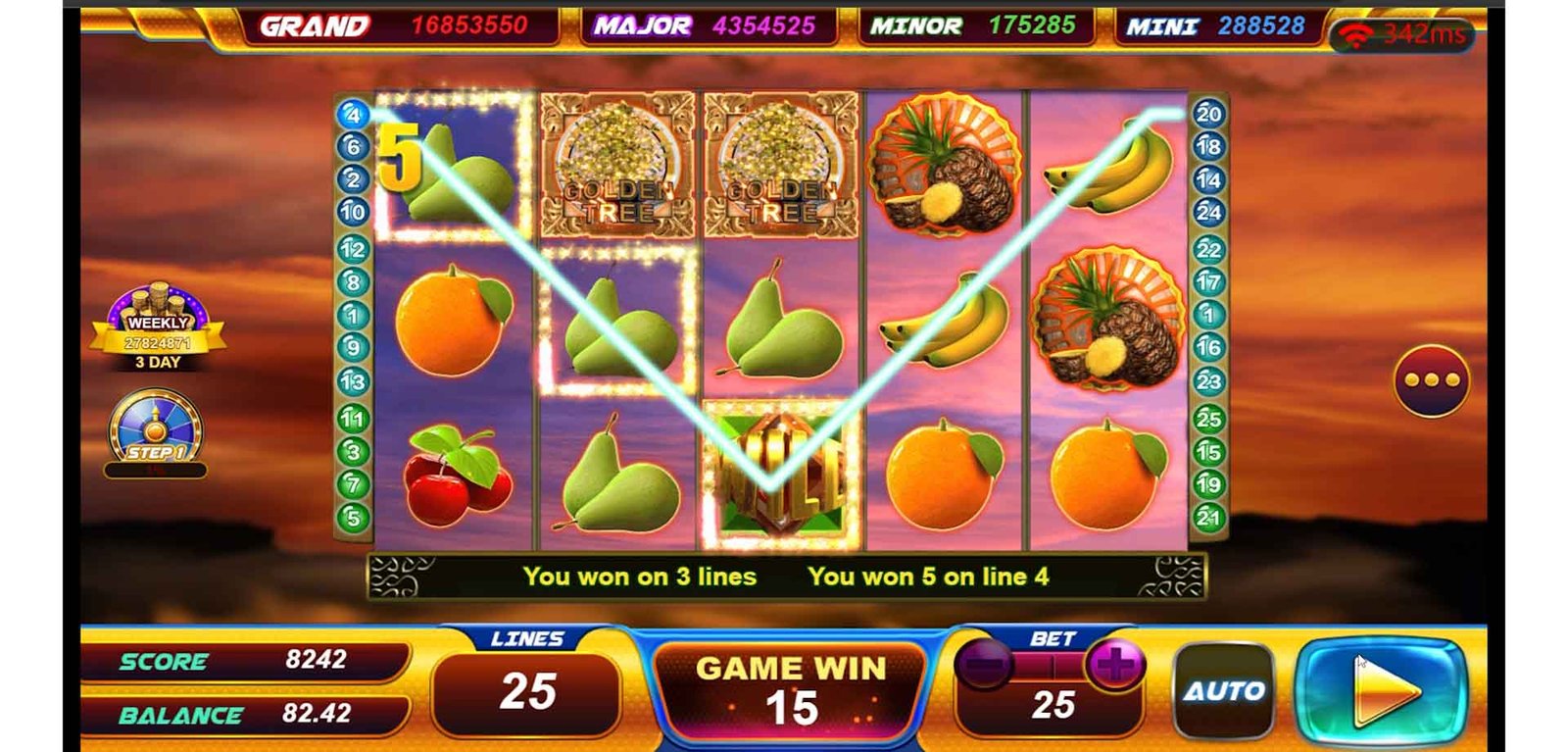This screenshot has width=1568, height=752.
Task: Decrease the bet with the minus button
Action: (983, 666)
